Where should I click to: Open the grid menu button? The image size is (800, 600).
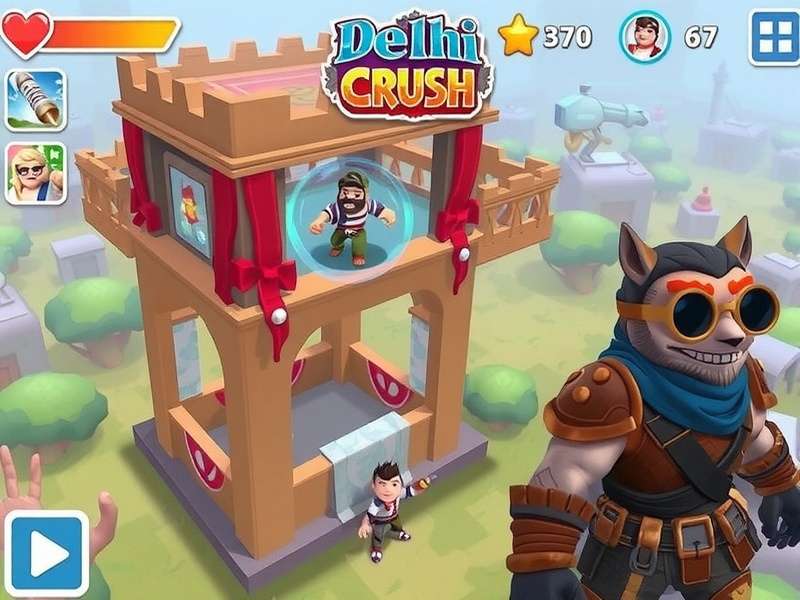[x=774, y=37]
